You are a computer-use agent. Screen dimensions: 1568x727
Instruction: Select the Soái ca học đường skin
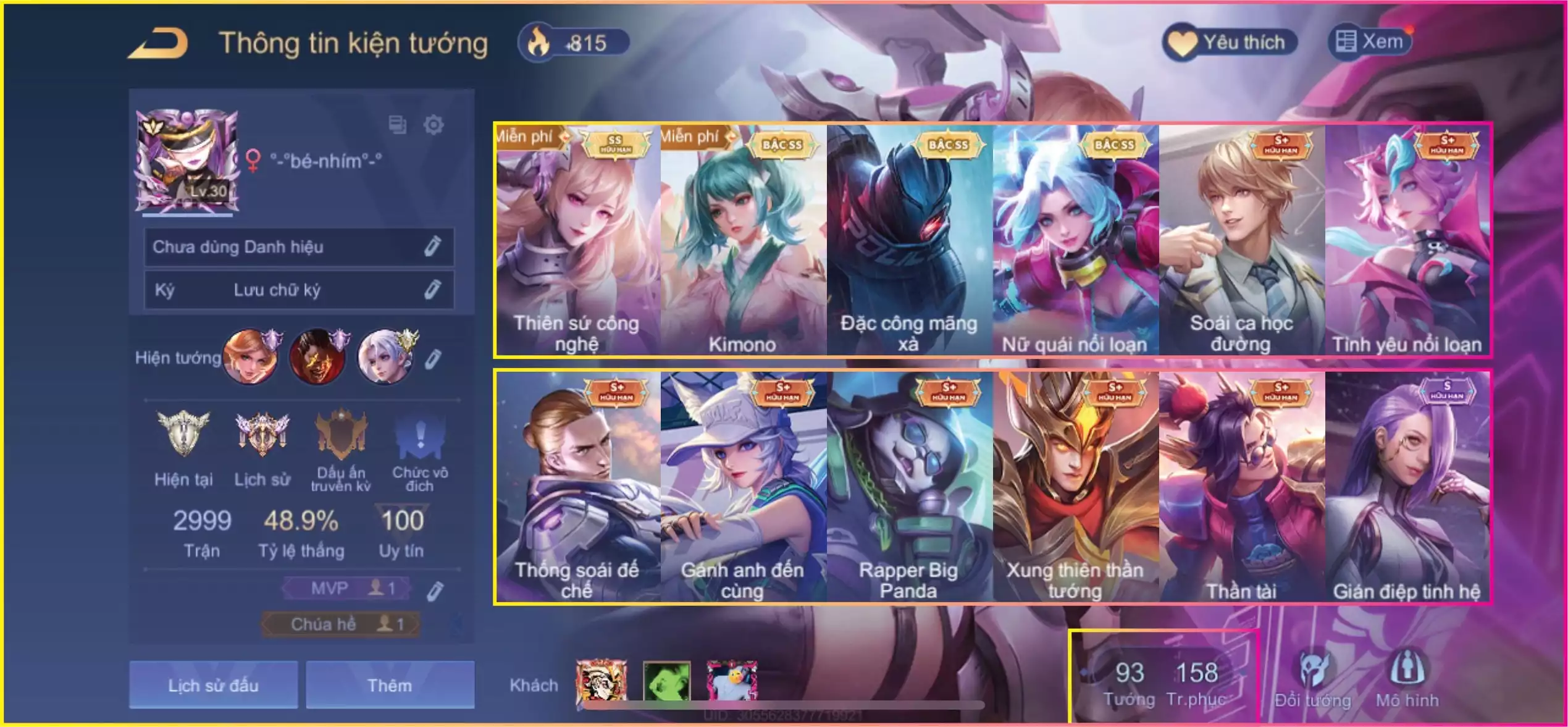(x=1241, y=240)
